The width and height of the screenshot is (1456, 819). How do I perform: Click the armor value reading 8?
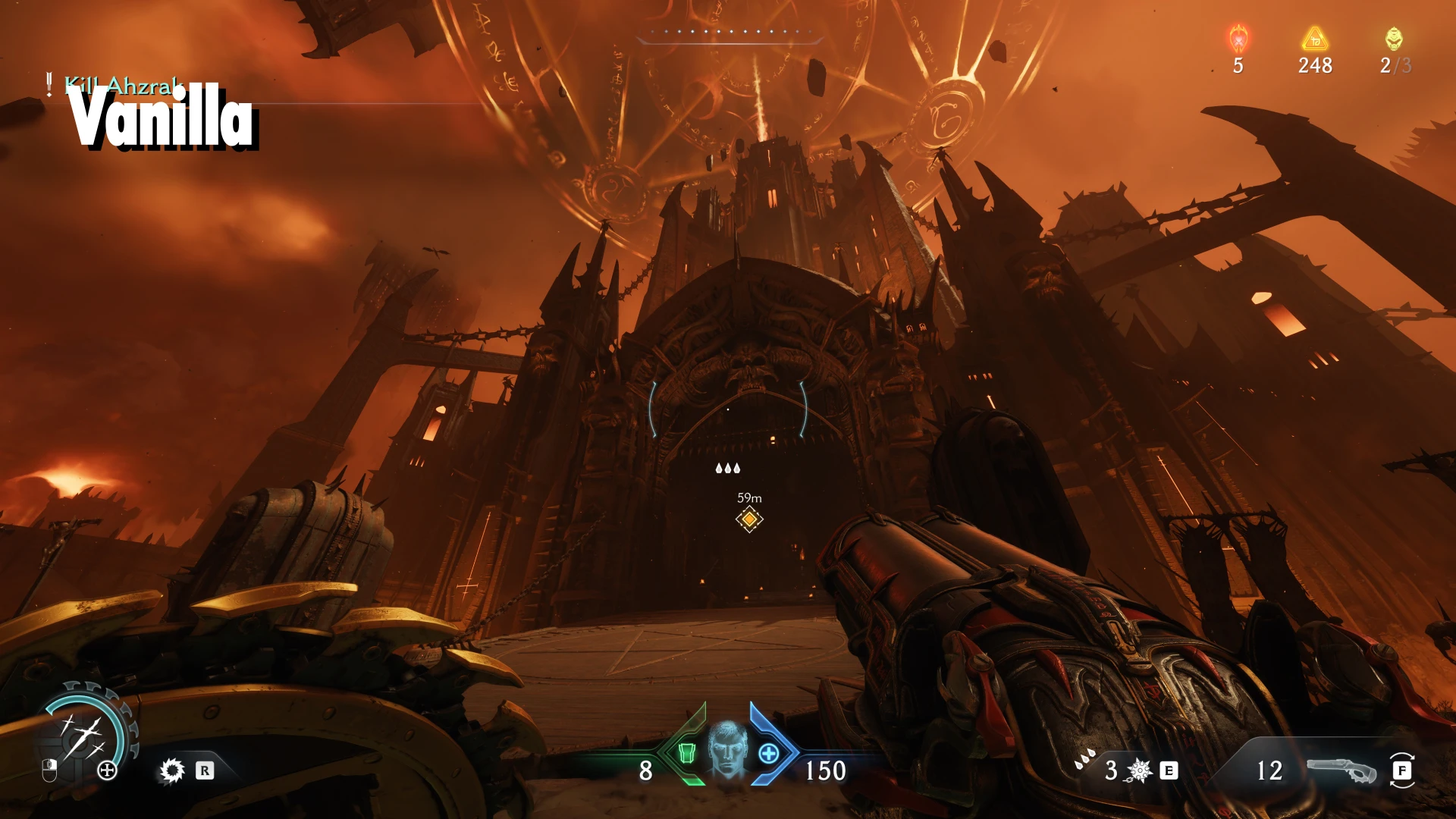[646, 770]
